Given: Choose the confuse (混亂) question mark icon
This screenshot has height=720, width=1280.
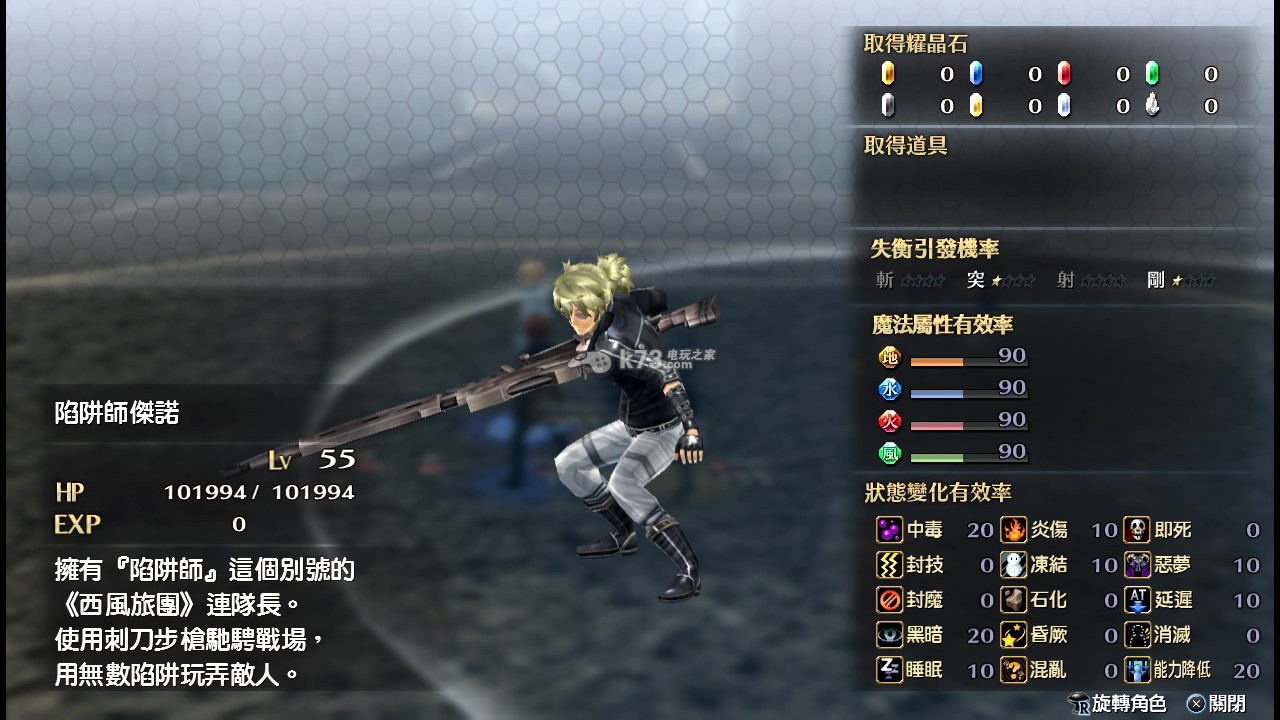Looking at the screenshot, I should coord(1014,670).
